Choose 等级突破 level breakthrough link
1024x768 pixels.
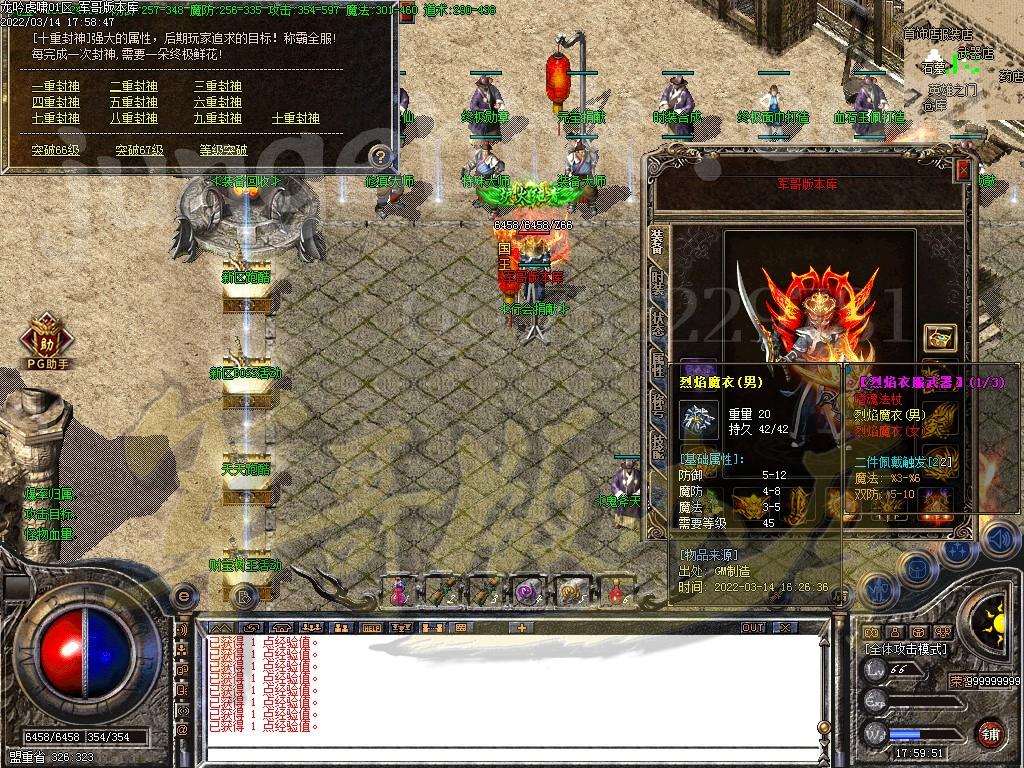pos(223,150)
